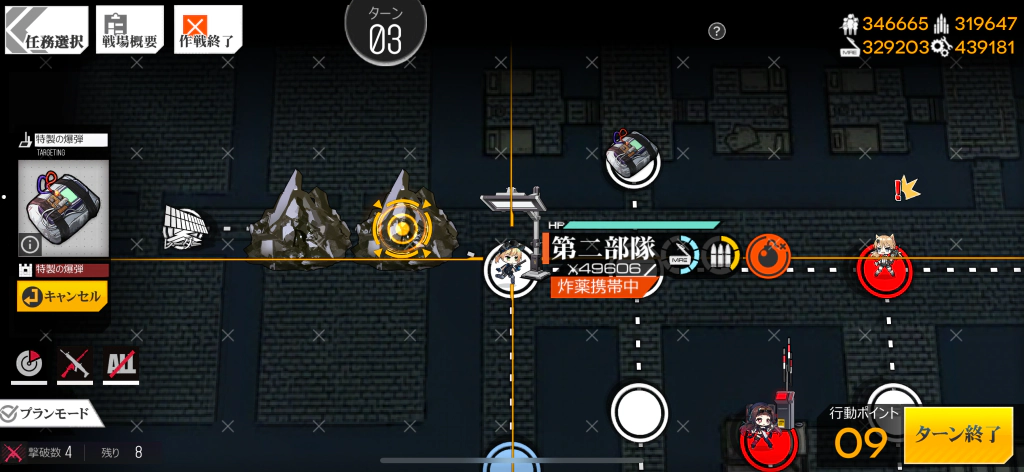Click the red-white pie chart display toggle

point(28,366)
